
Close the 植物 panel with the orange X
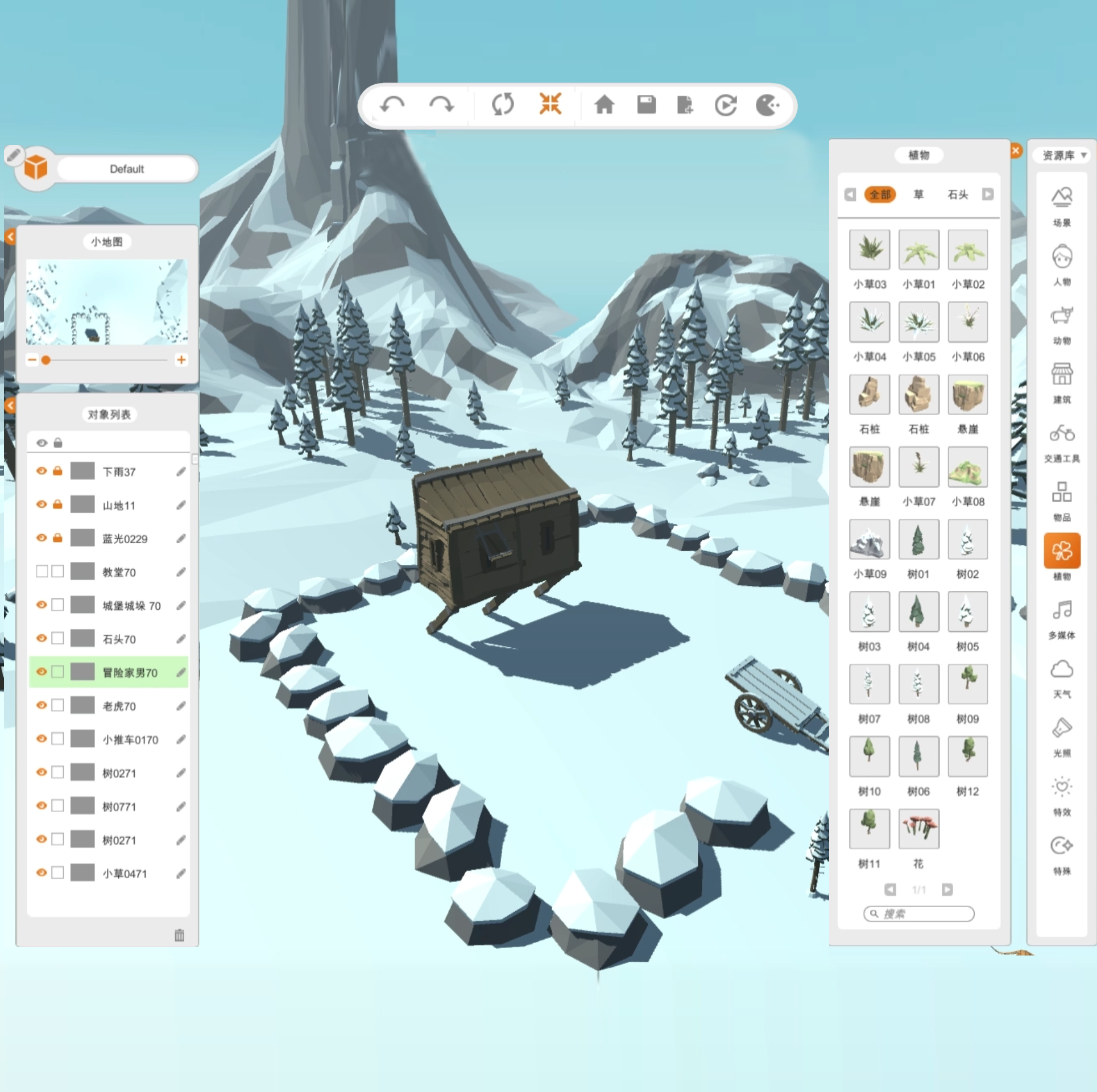pyautogui.click(x=1016, y=151)
